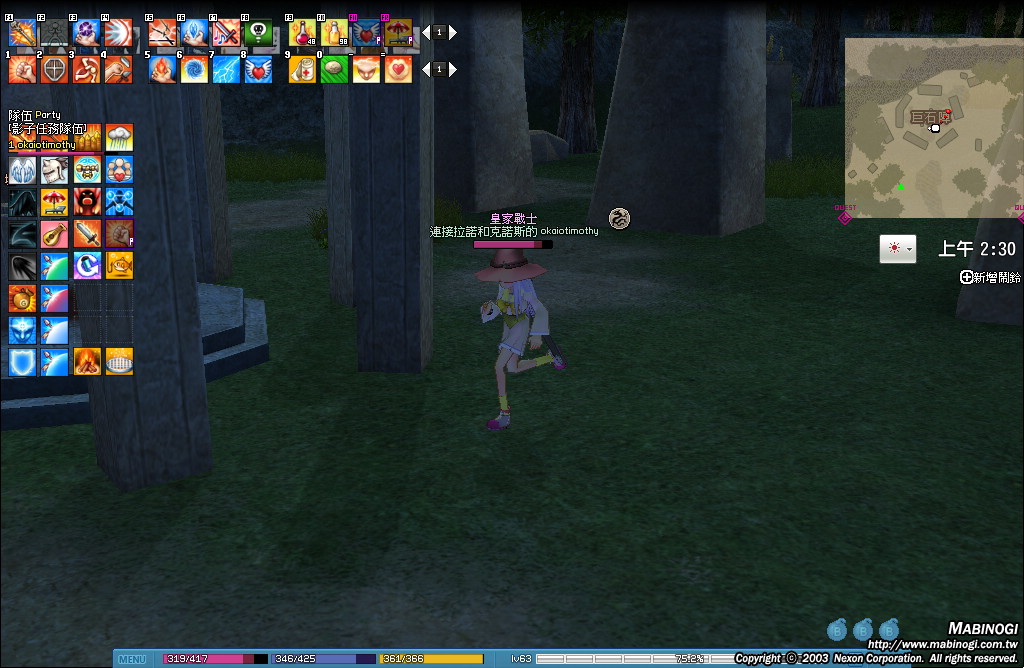Open the MENU button
The width and height of the screenshot is (1024, 668).
[x=132, y=659]
